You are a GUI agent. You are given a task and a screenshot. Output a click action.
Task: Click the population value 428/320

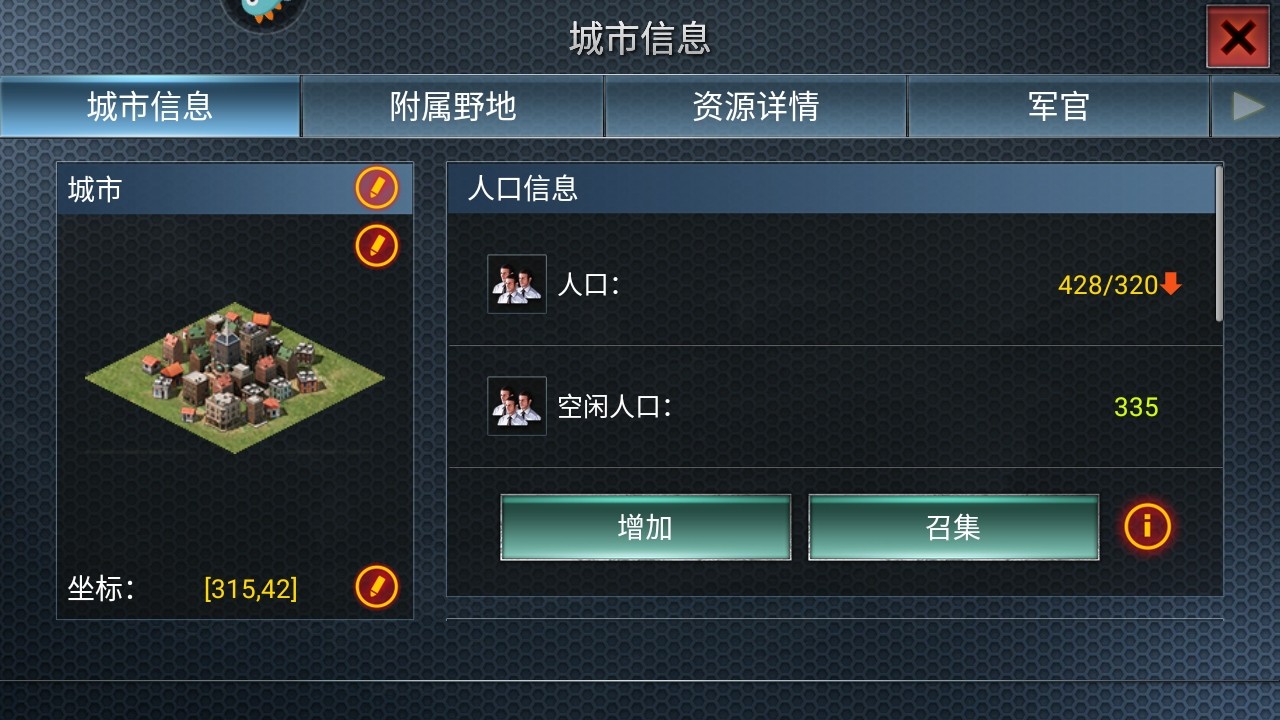[x=1110, y=285]
